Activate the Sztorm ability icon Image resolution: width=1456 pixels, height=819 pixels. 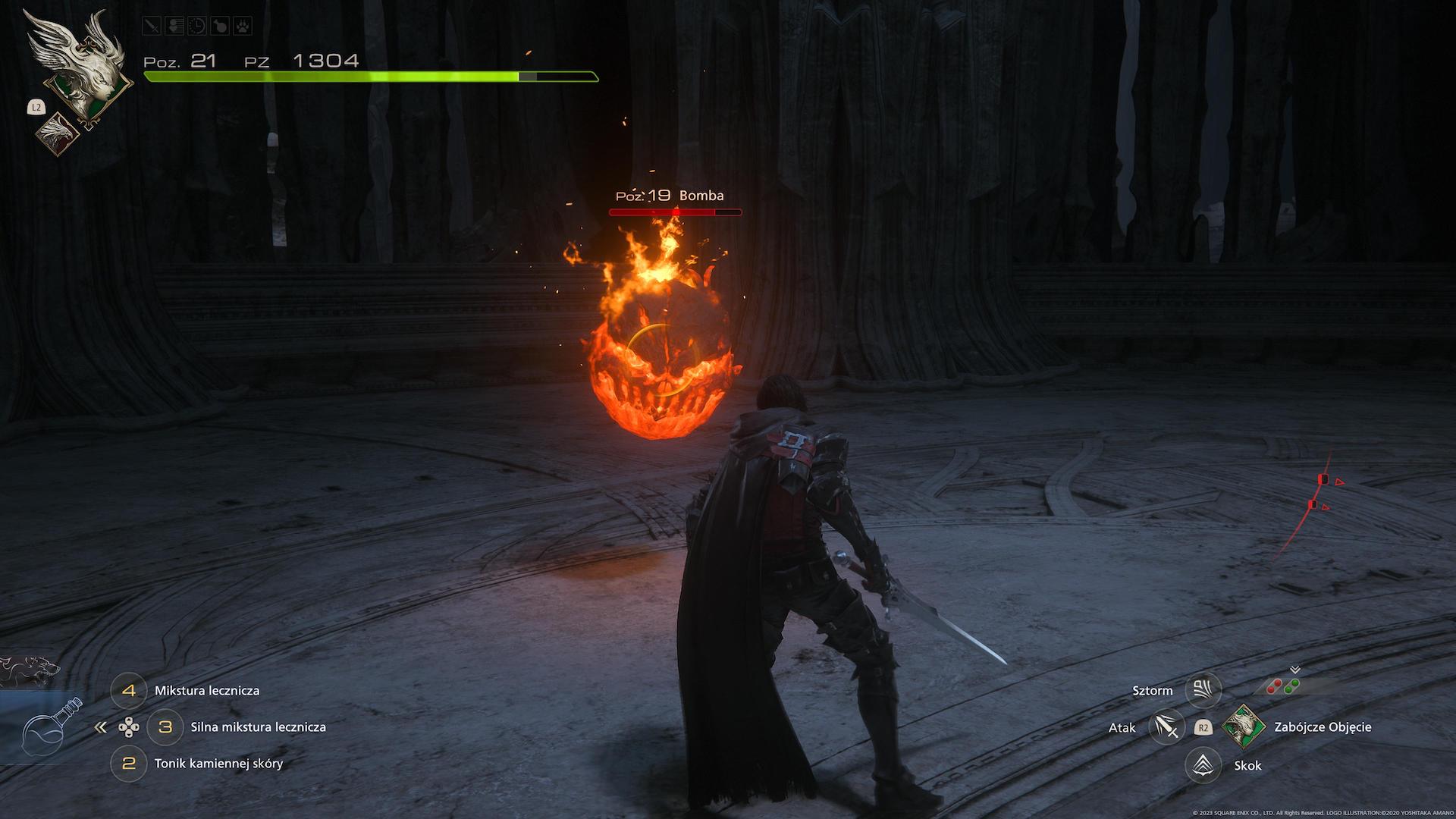[1203, 690]
